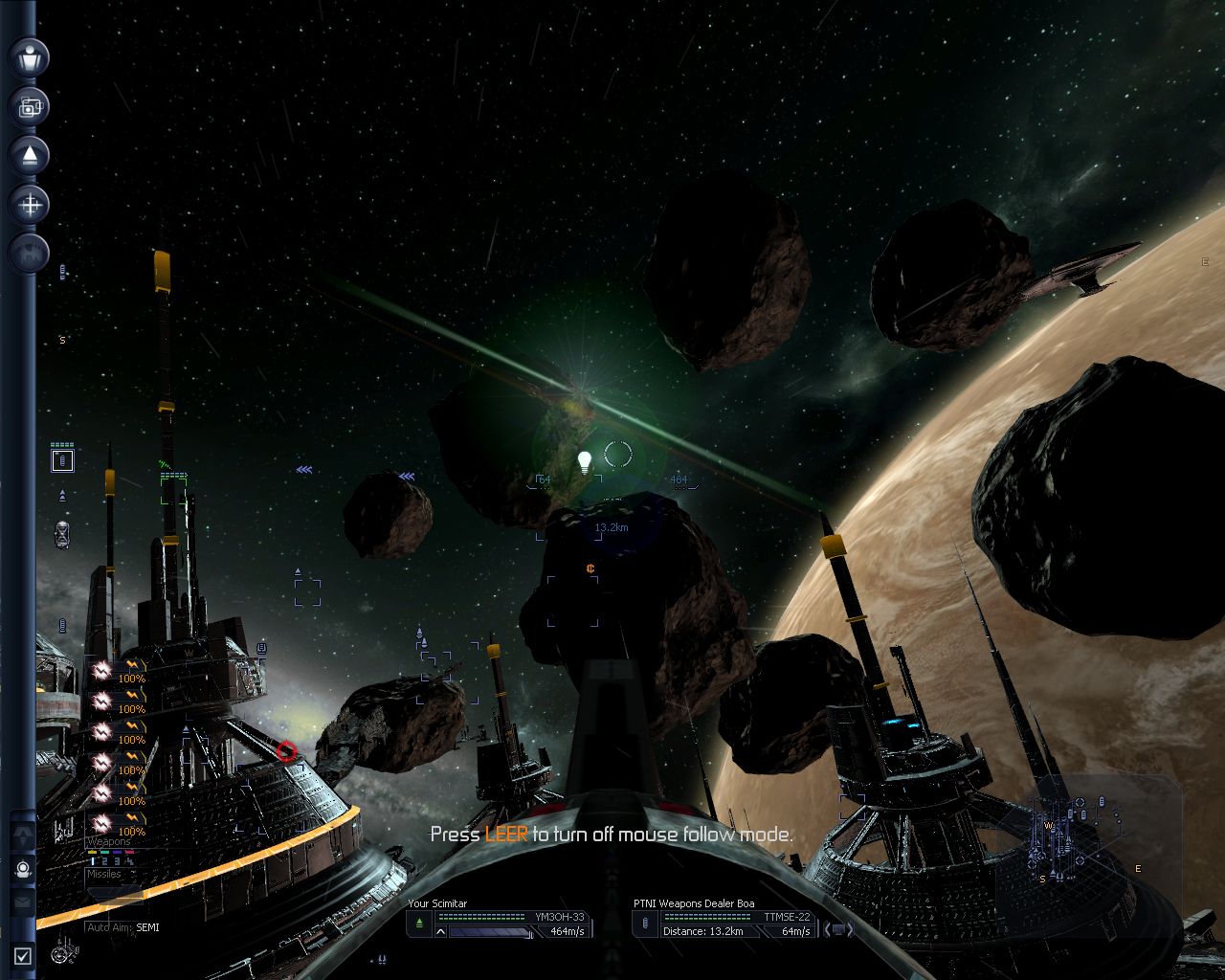This screenshot has height=980, width=1225.
Task: Open the overlapping-windows property icon
Action: [x=30, y=106]
